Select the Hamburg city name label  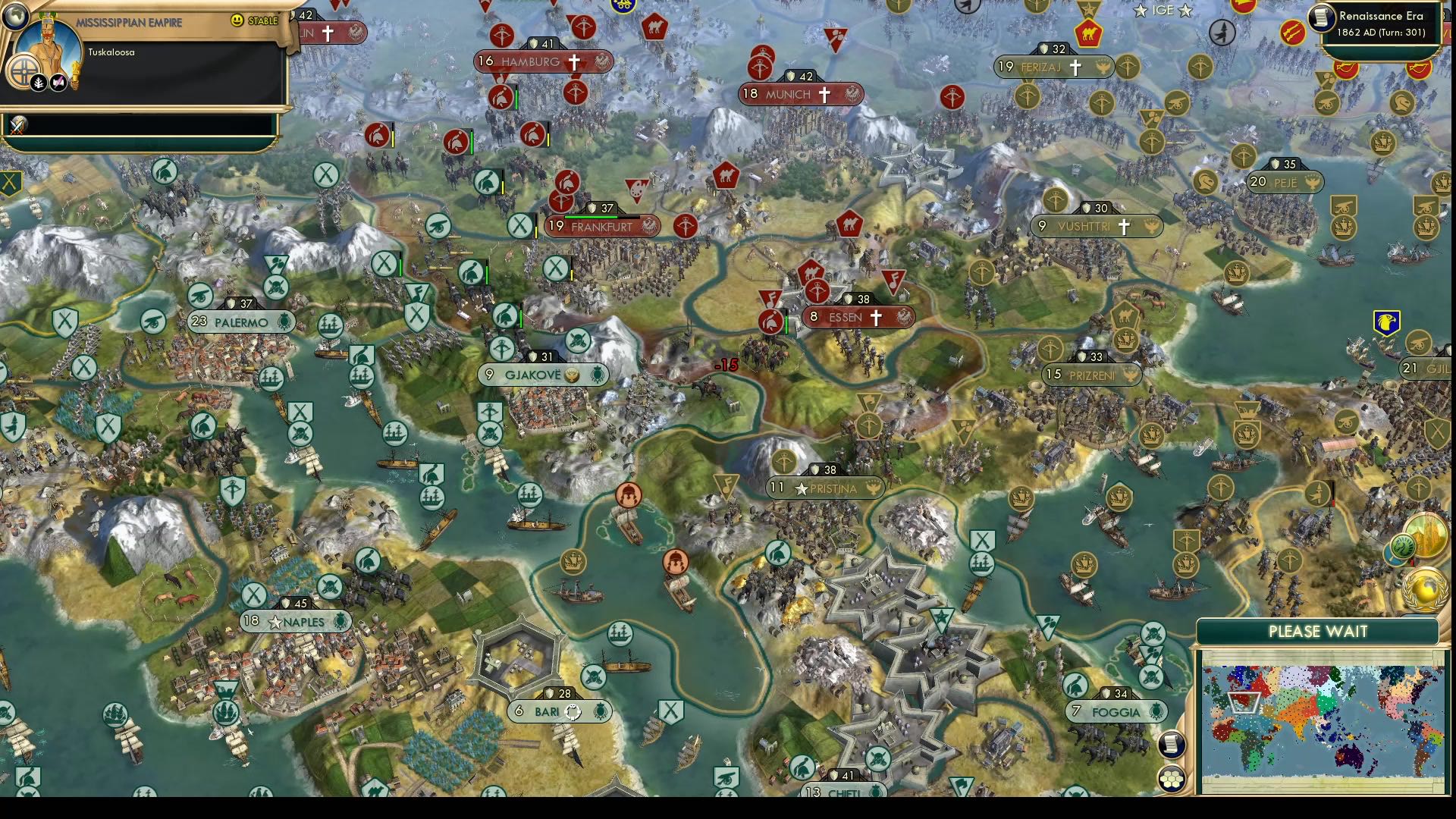click(x=532, y=61)
